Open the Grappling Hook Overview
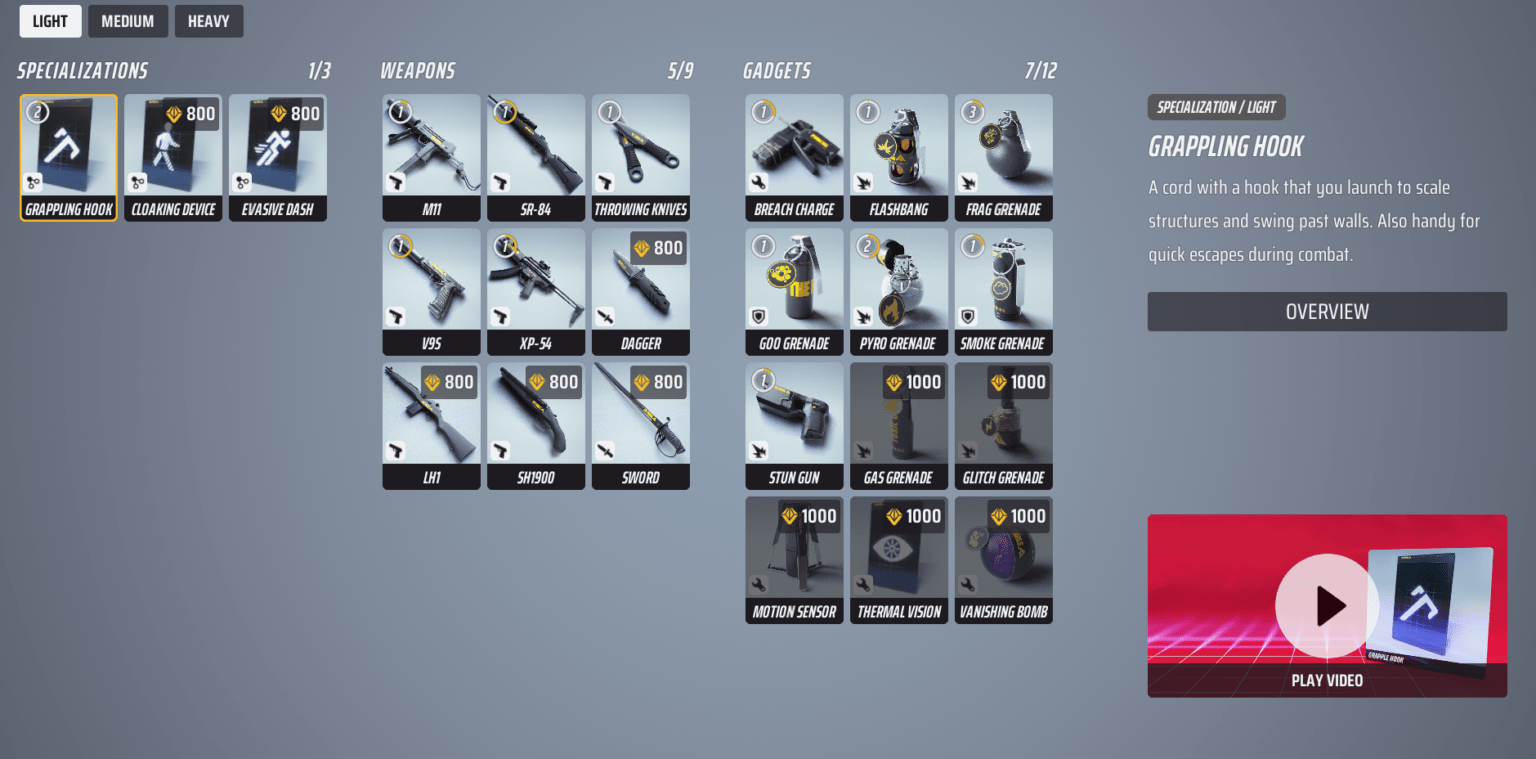Viewport: 1536px width, 759px height. coord(1326,311)
